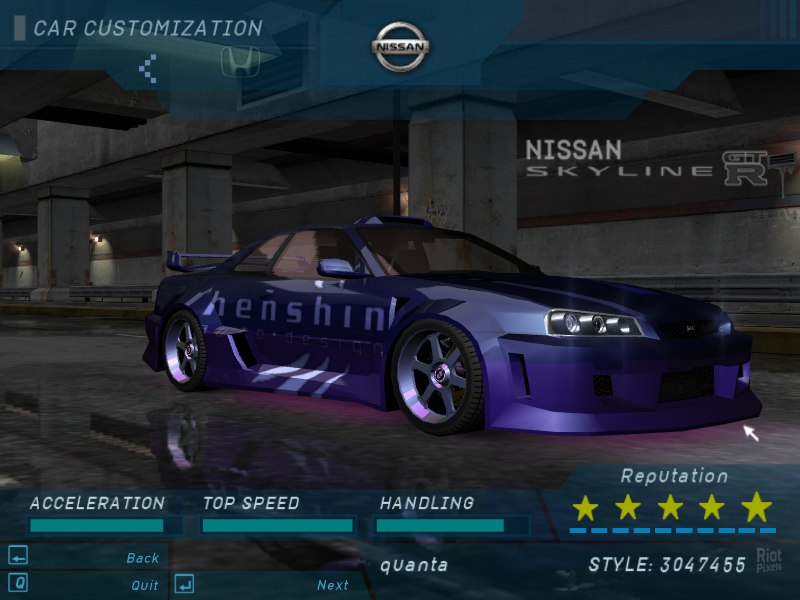800x600 pixels.
Task: Click the left chevron arrow beside the brand logos
Action: 148,68
